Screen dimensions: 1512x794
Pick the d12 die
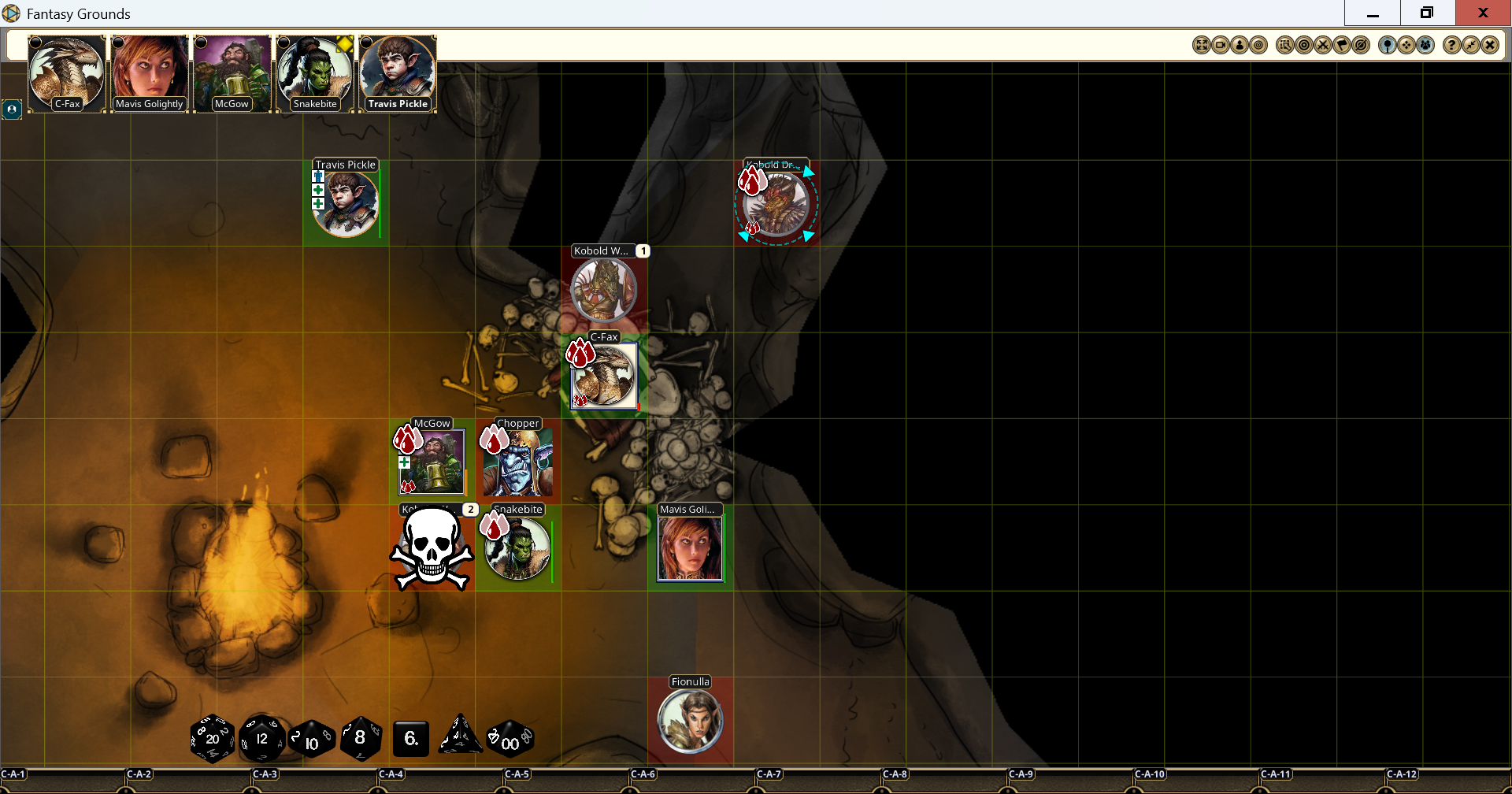click(x=261, y=739)
